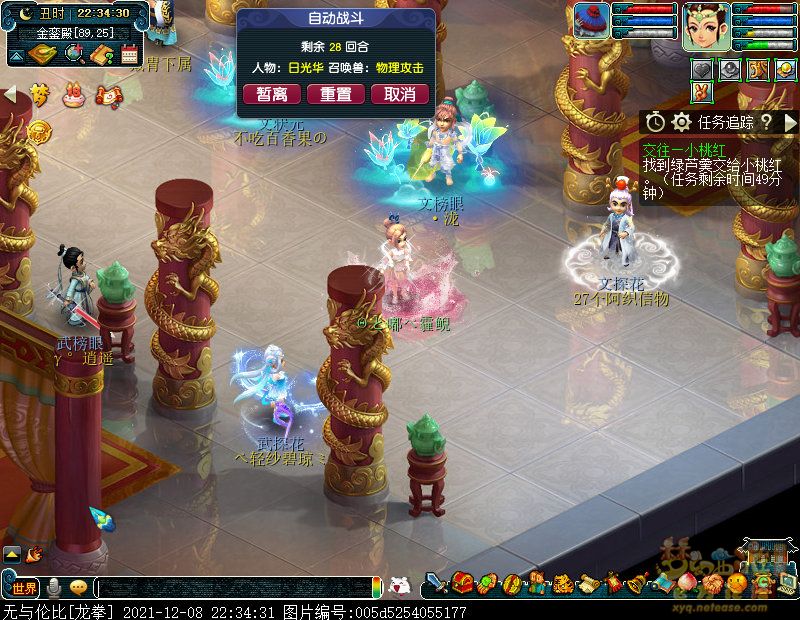Collapse the event icon row arrow

11,94
